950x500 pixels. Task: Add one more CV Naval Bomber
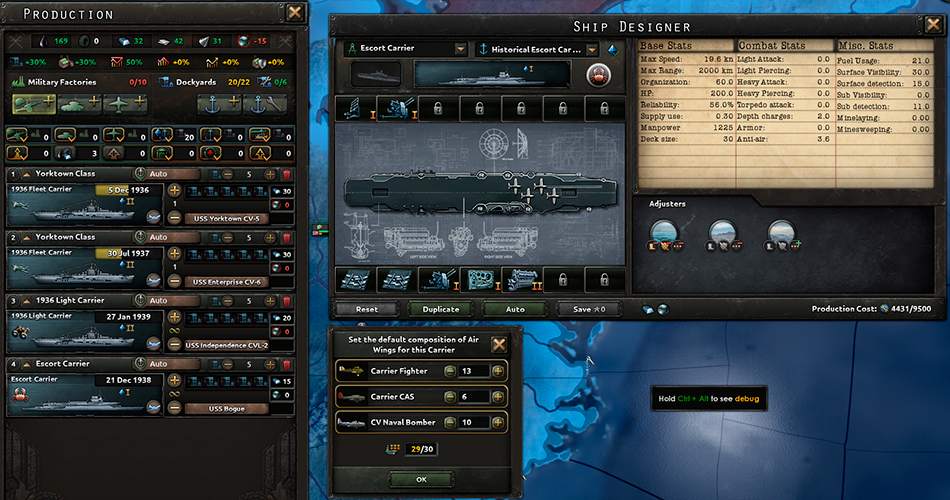tap(496, 422)
